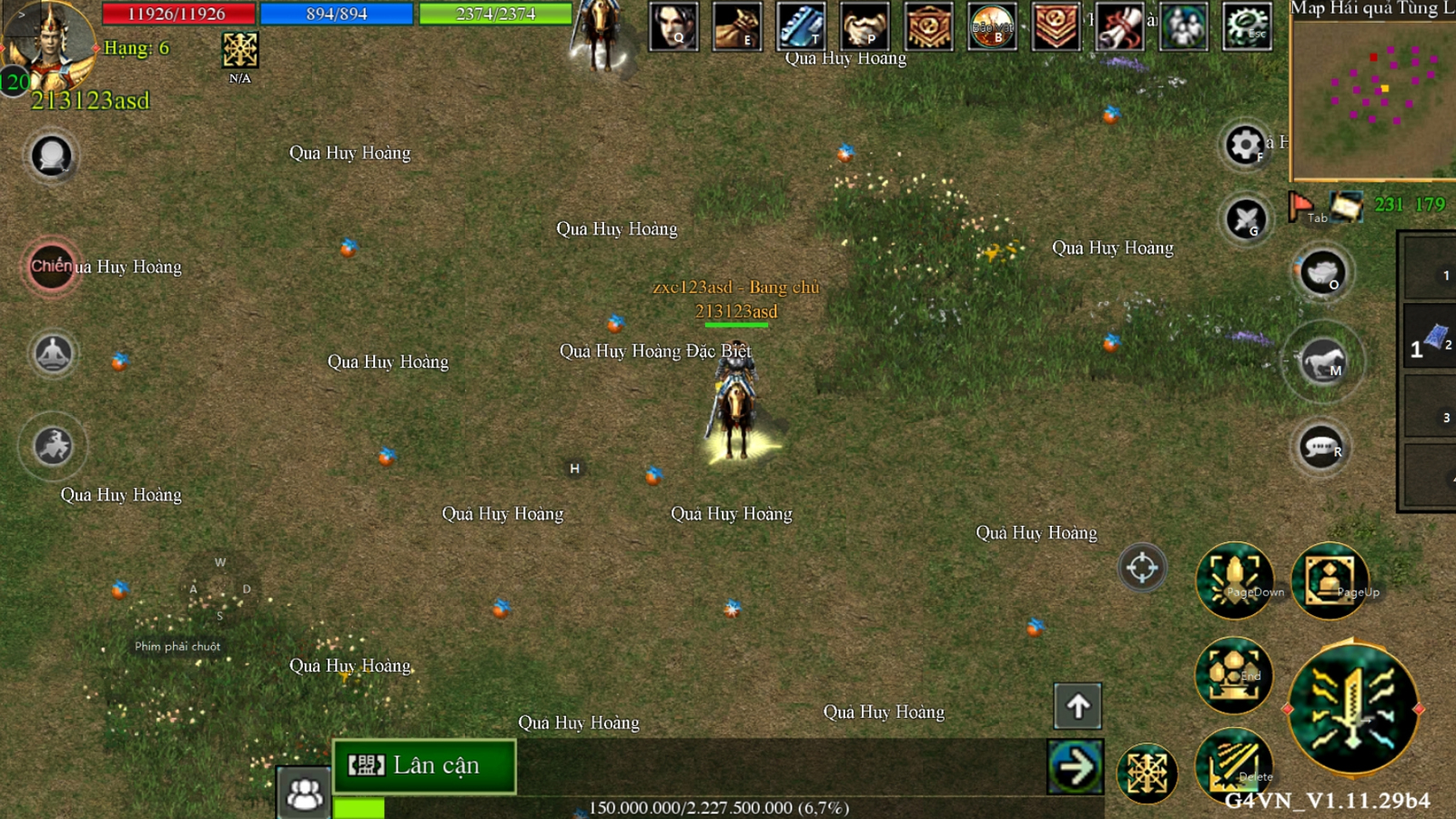Open the pouch bag icon marked E
Image resolution: width=1456 pixels, height=819 pixels.
point(737,26)
